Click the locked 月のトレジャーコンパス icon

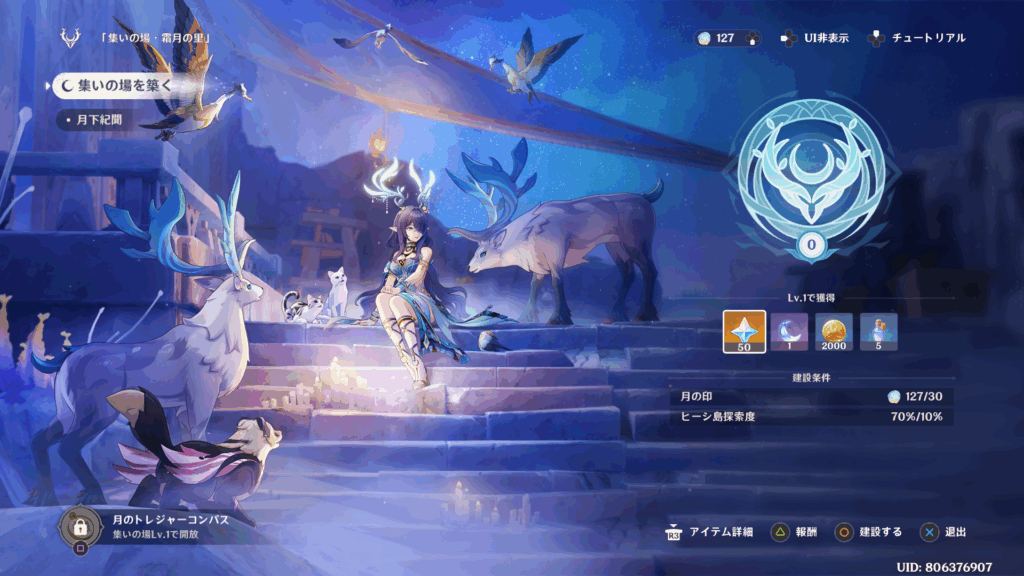point(79,525)
